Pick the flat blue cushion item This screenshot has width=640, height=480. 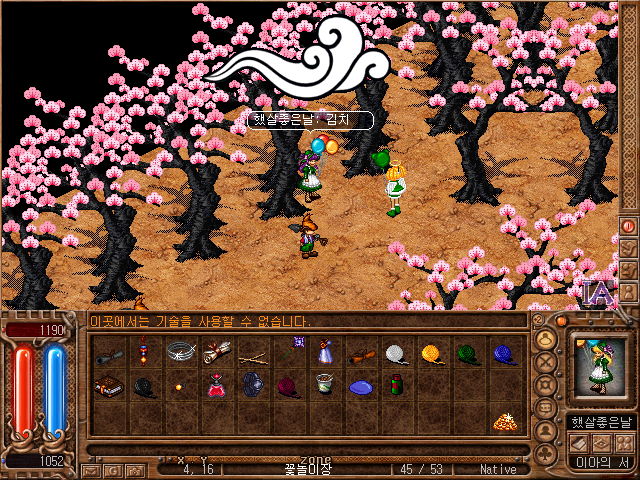360,386
